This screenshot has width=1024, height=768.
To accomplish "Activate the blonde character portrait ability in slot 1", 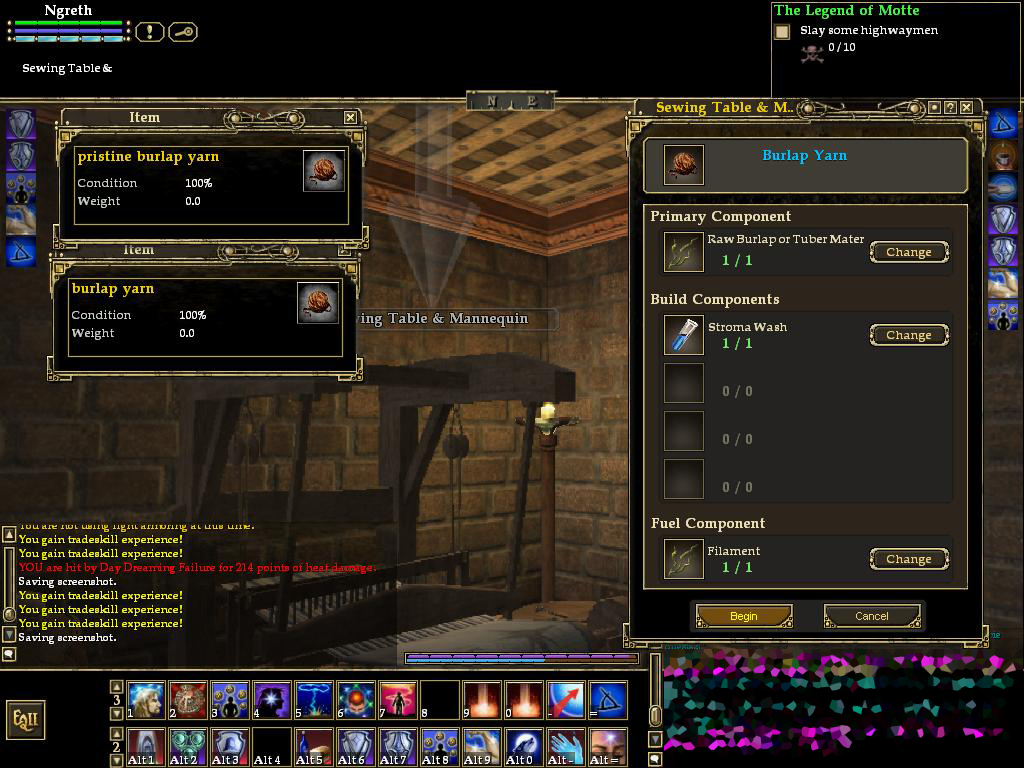I will point(146,700).
